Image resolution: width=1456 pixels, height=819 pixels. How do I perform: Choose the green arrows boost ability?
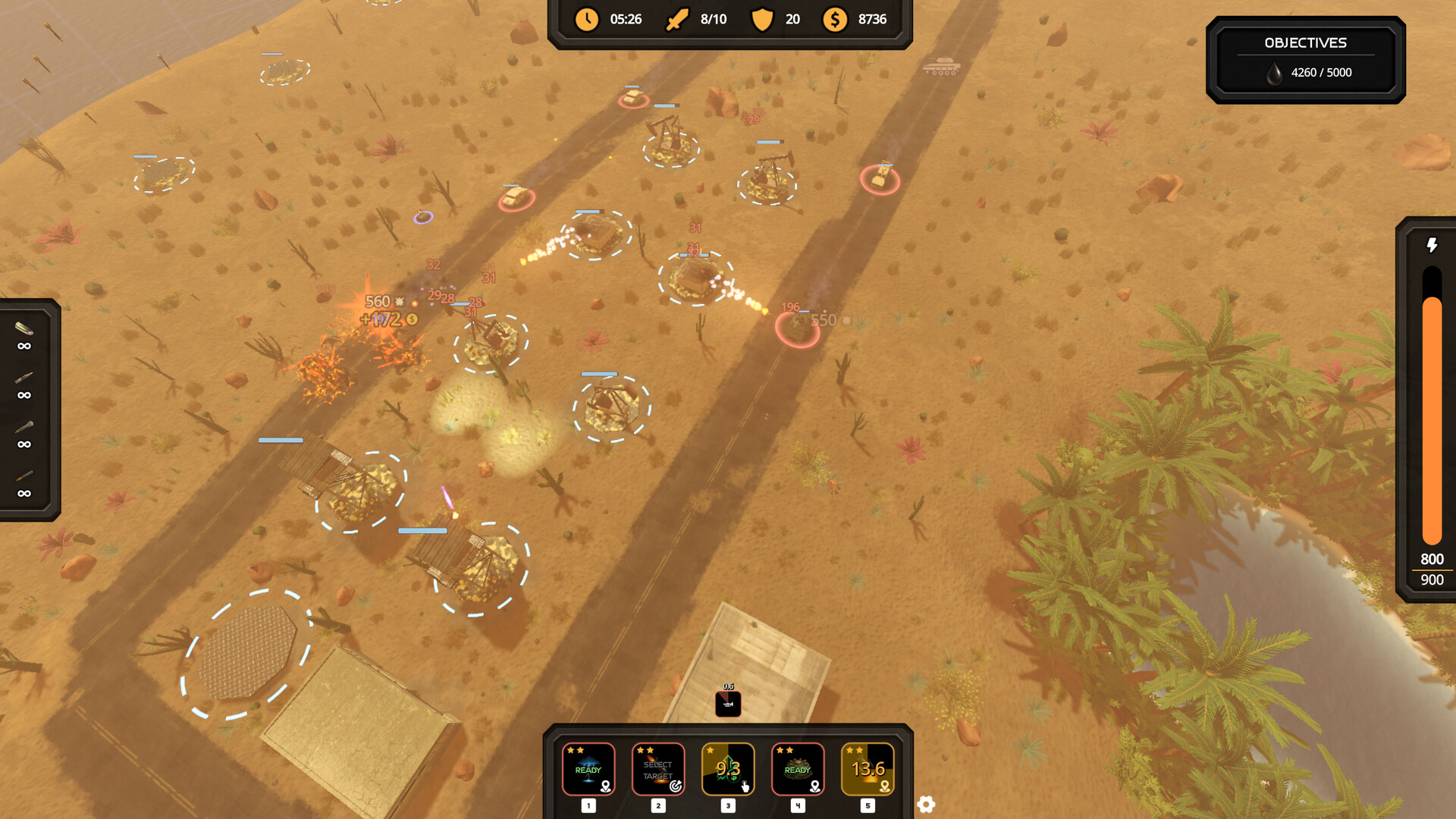pos(728,769)
